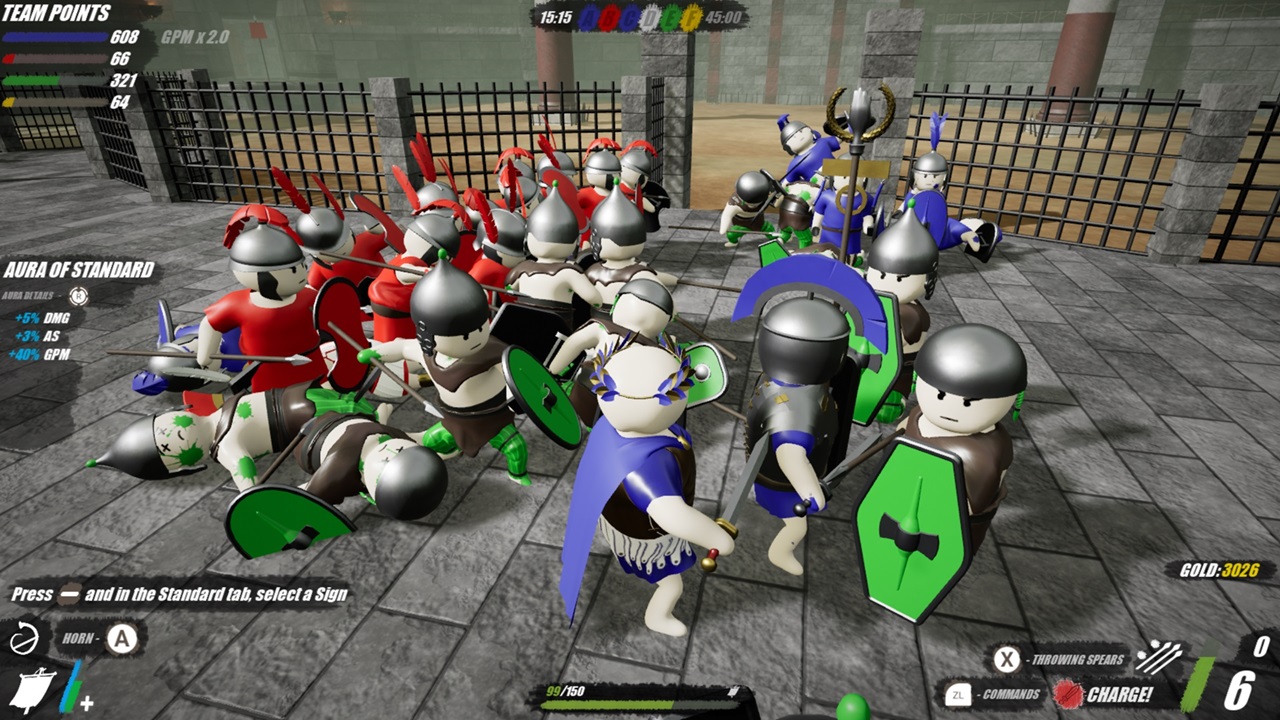Click the AURA DETAILS badge icon
This screenshot has width=1280, height=720.
(x=79, y=296)
